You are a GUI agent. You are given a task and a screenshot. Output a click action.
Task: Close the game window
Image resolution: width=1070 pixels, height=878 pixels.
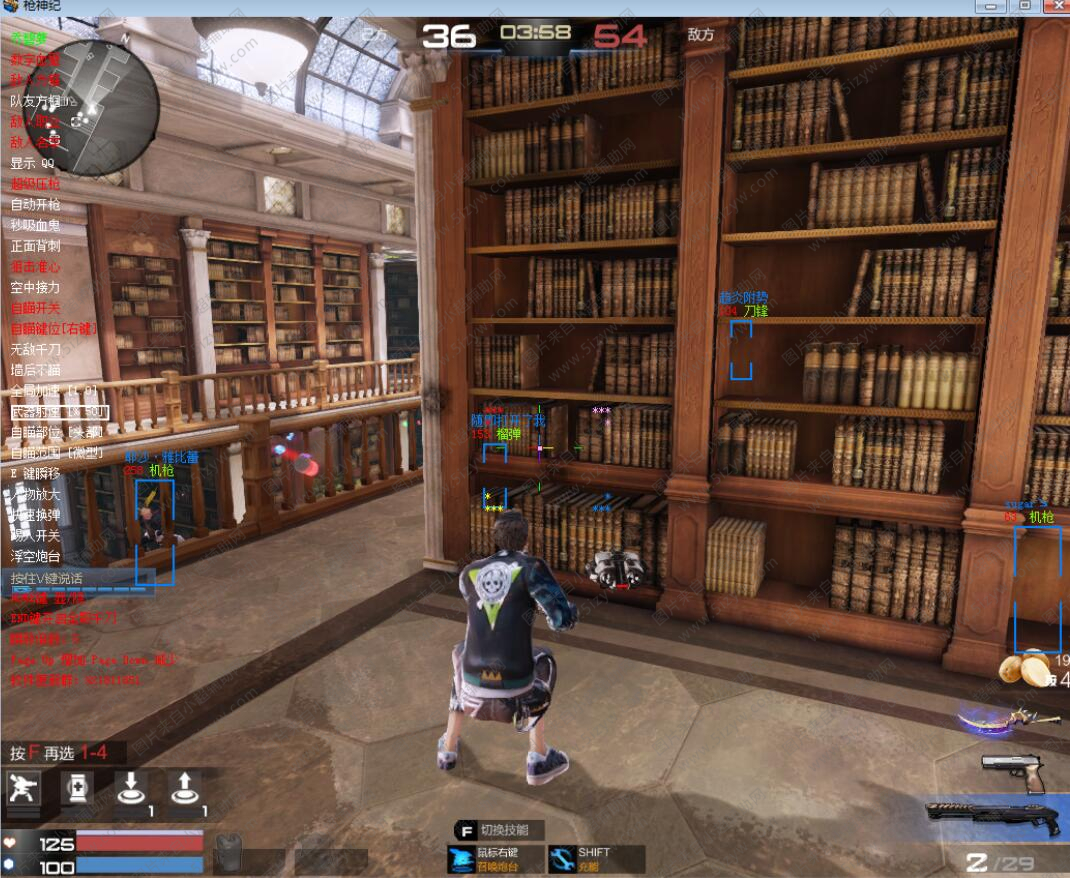pos(1053,6)
